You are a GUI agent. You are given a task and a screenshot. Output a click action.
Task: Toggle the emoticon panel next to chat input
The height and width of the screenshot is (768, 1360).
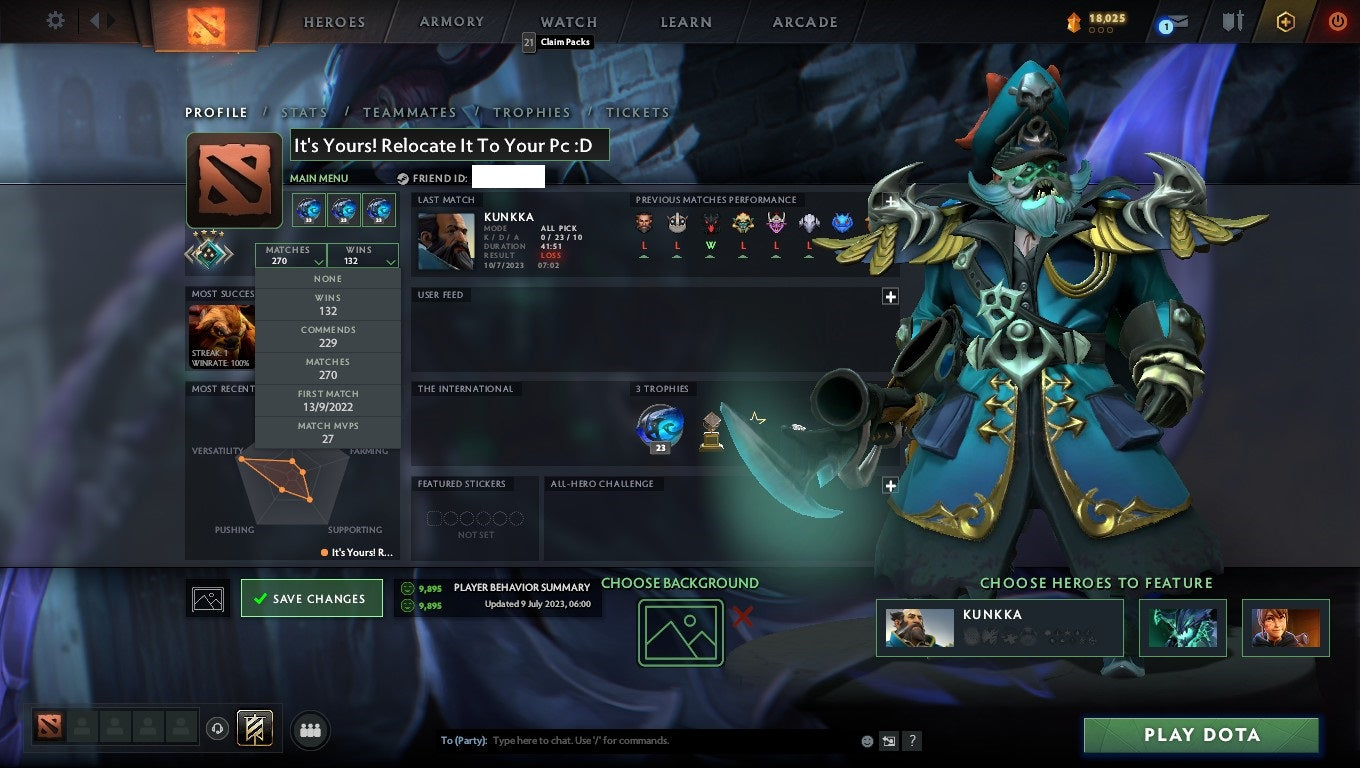coord(864,741)
